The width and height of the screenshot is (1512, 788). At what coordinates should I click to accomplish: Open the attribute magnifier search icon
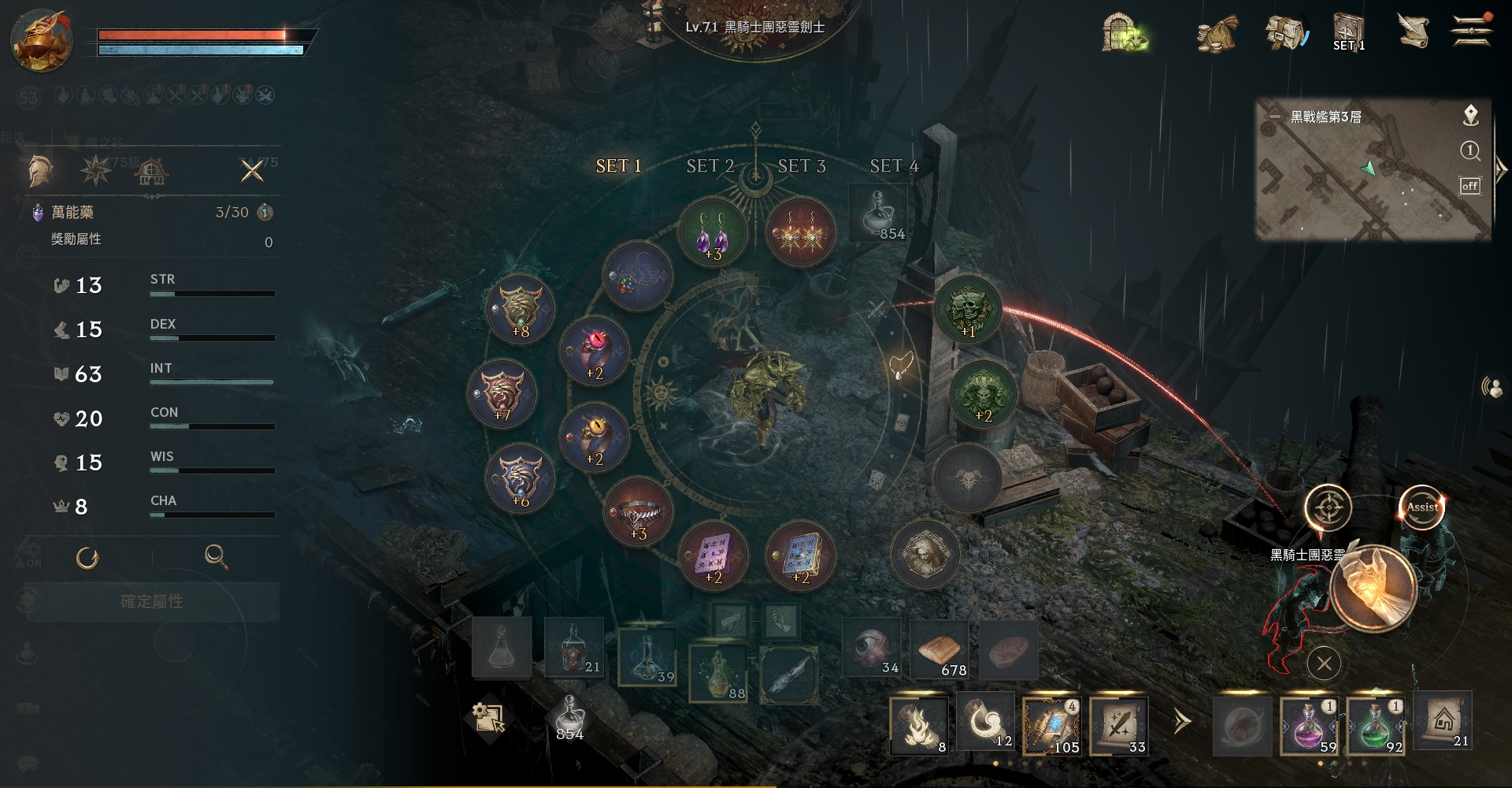[x=216, y=557]
